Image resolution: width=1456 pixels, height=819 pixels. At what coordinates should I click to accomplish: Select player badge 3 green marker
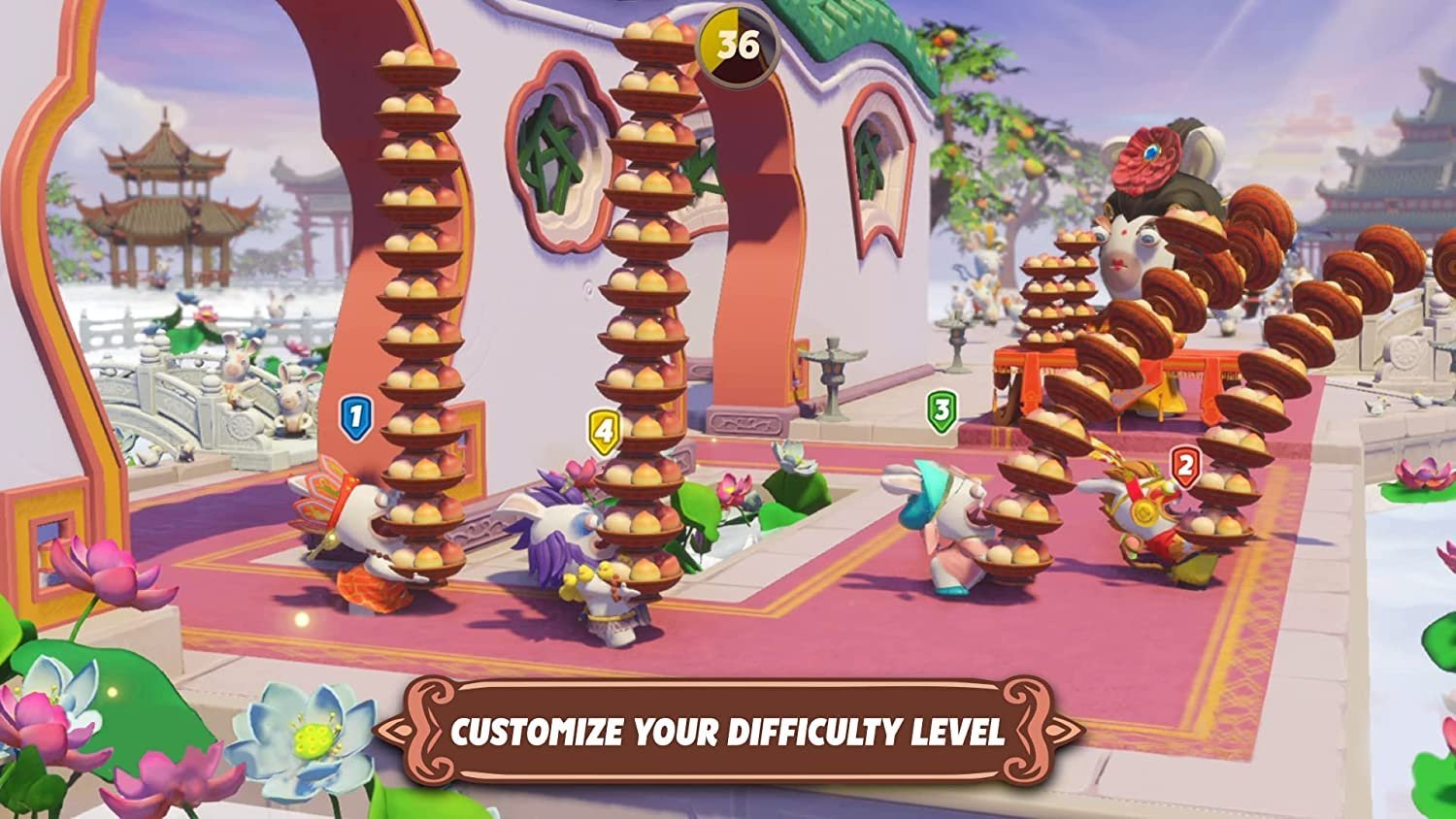(940, 411)
